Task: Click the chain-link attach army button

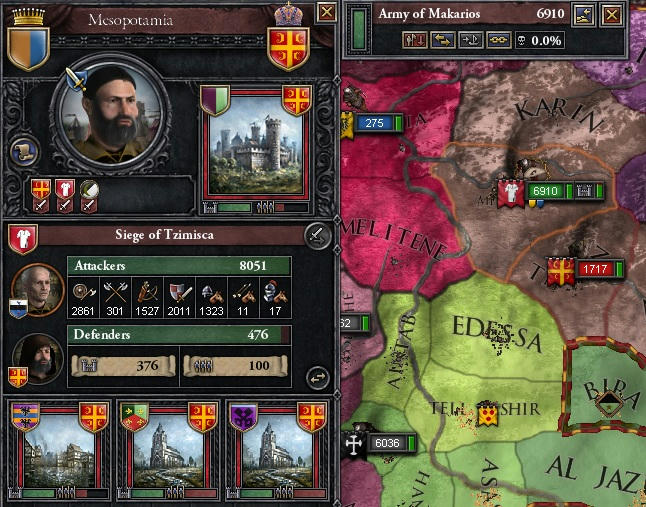Action: pos(497,41)
